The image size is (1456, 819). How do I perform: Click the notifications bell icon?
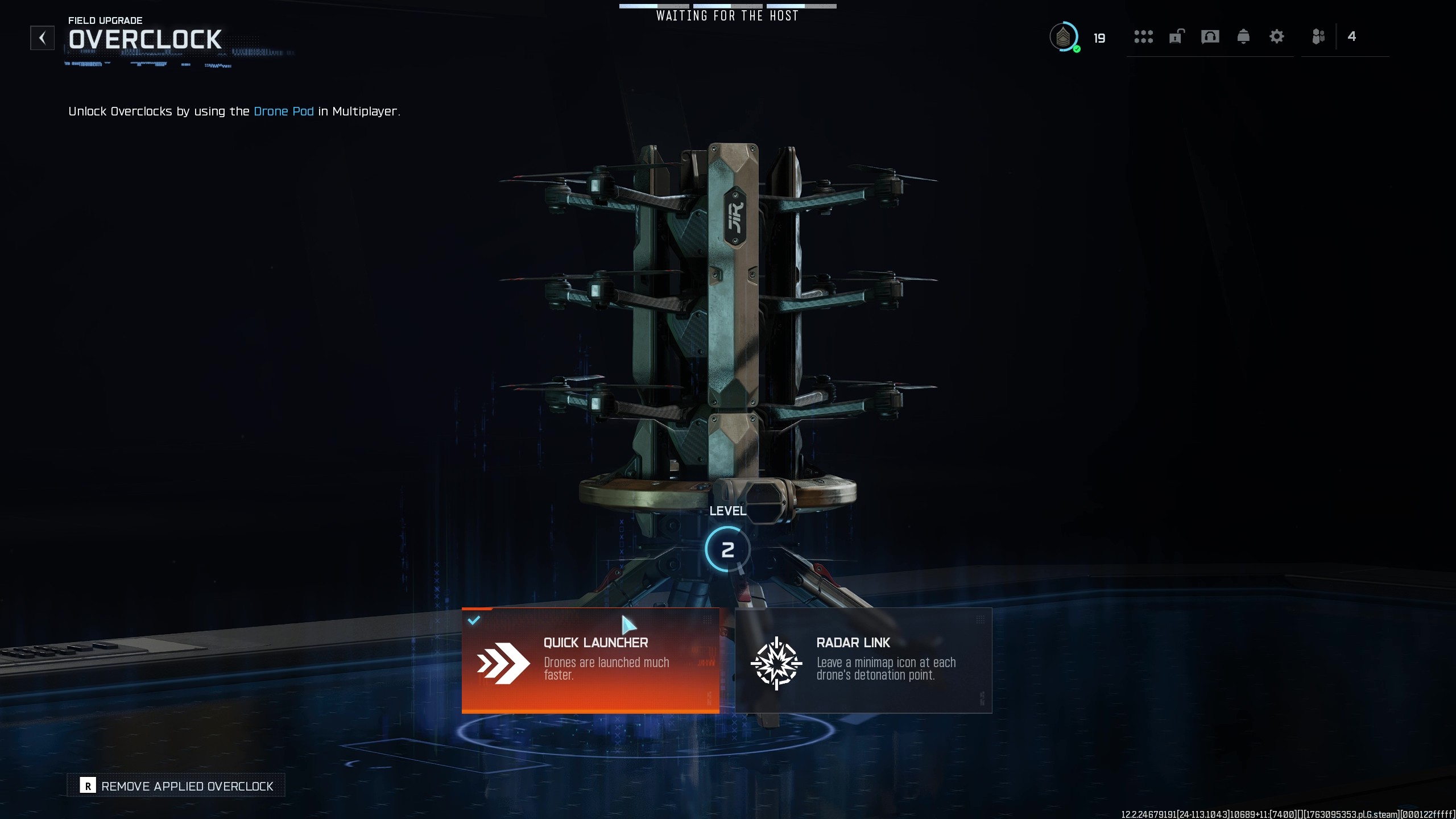pyautogui.click(x=1243, y=36)
